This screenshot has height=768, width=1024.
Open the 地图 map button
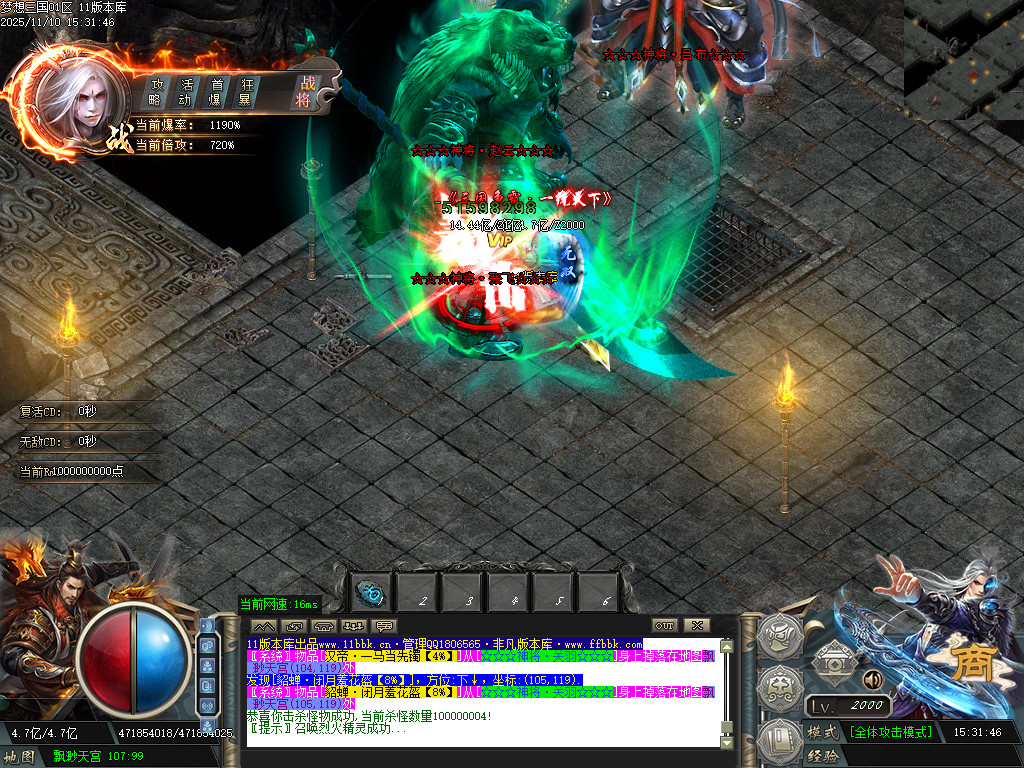(20, 757)
